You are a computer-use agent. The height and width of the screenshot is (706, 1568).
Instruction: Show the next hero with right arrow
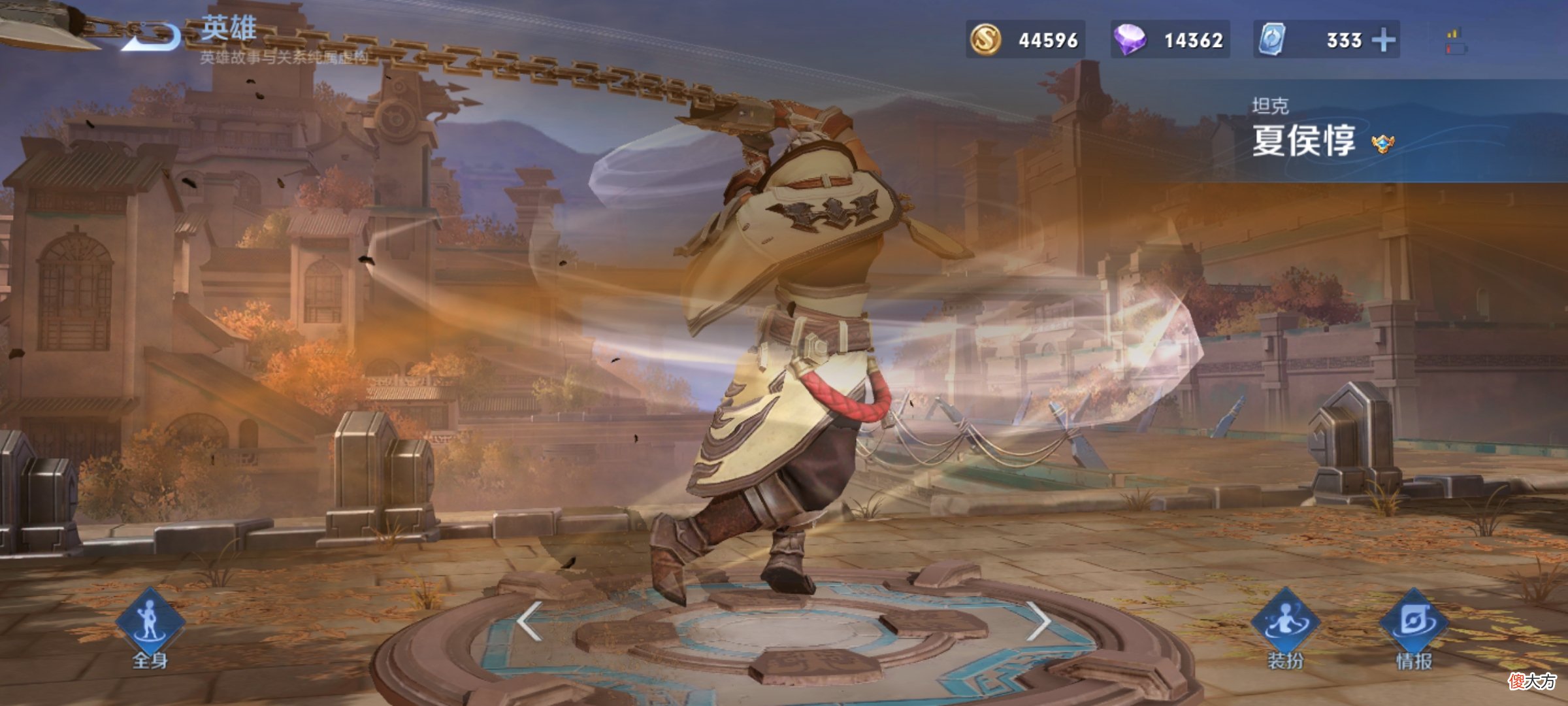[1038, 620]
